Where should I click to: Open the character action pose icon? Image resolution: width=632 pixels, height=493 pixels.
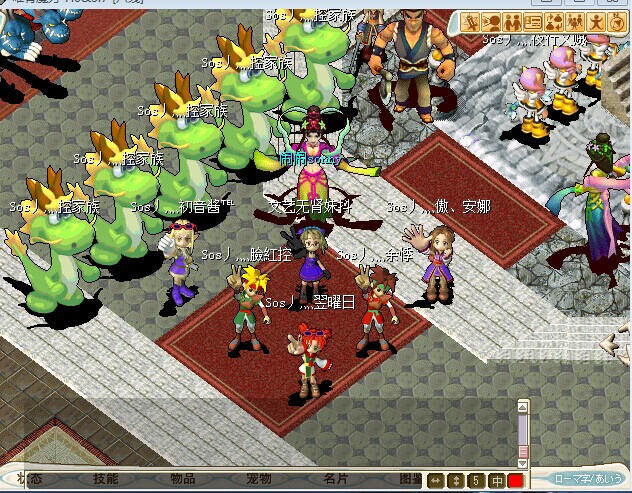pos(595,22)
